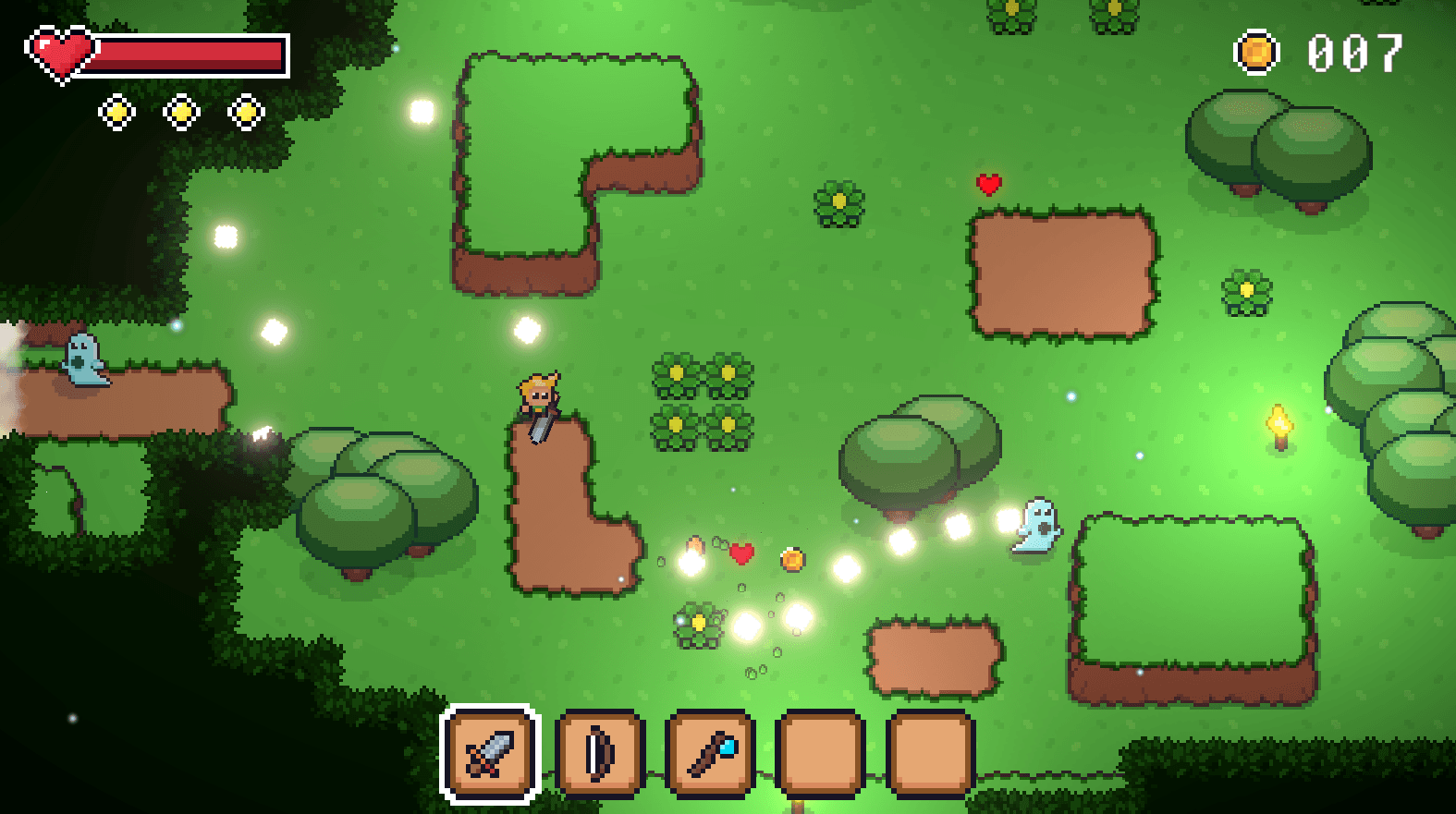The image size is (1456, 814).
Task: Click the gold coin pickup on the grass
Action: click(x=793, y=561)
